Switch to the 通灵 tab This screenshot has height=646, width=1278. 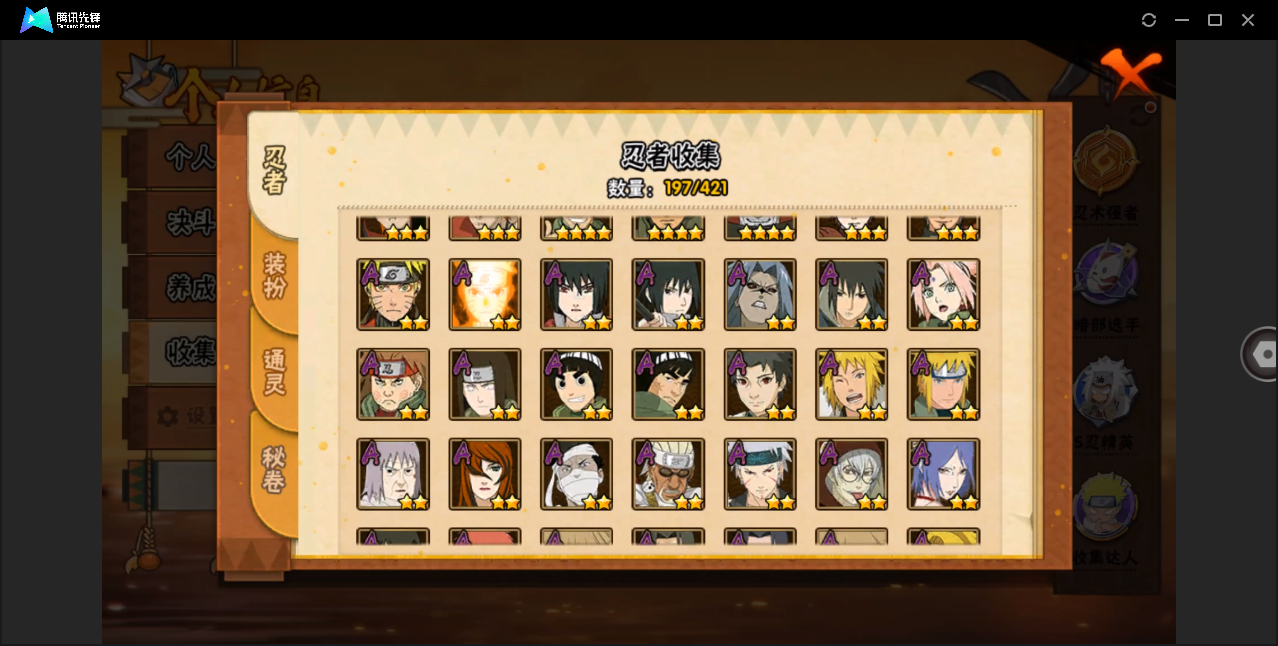(275, 372)
